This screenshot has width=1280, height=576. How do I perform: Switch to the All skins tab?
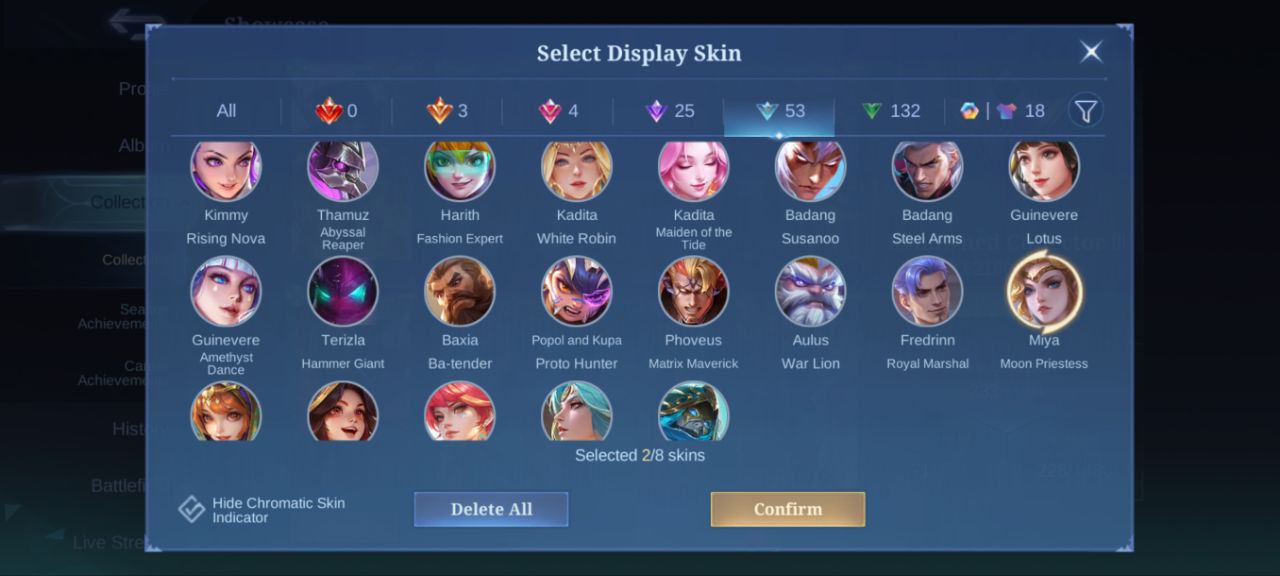[226, 111]
